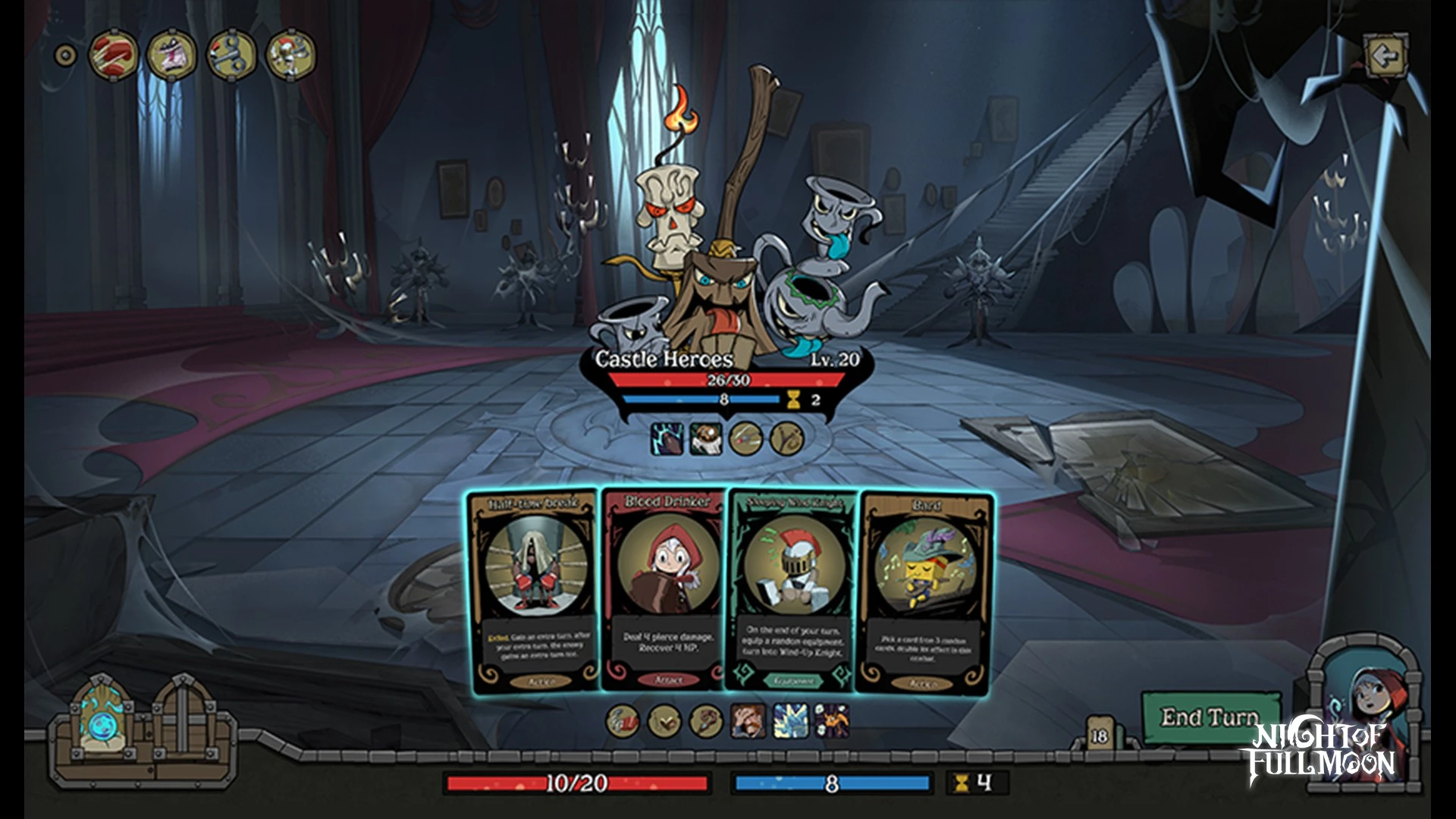Inspect the player's orange creature buff icon
The height and width of the screenshot is (819, 1456).
pos(831,720)
